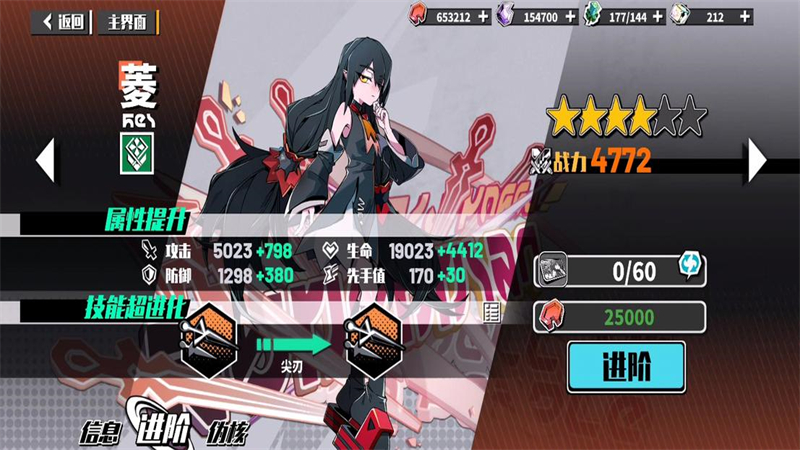Switch to the 信息 info tab
800x450 pixels.
click(x=104, y=433)
